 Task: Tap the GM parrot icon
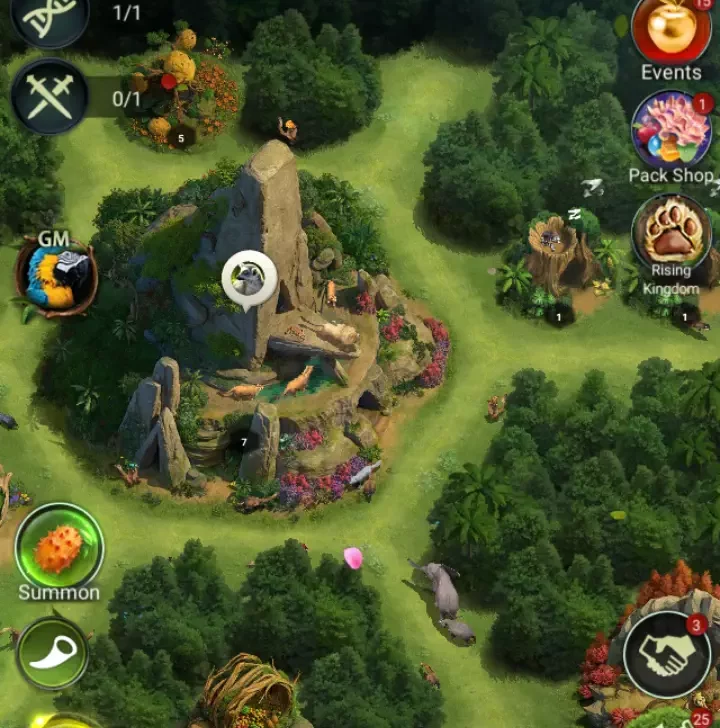click(56, 277)
